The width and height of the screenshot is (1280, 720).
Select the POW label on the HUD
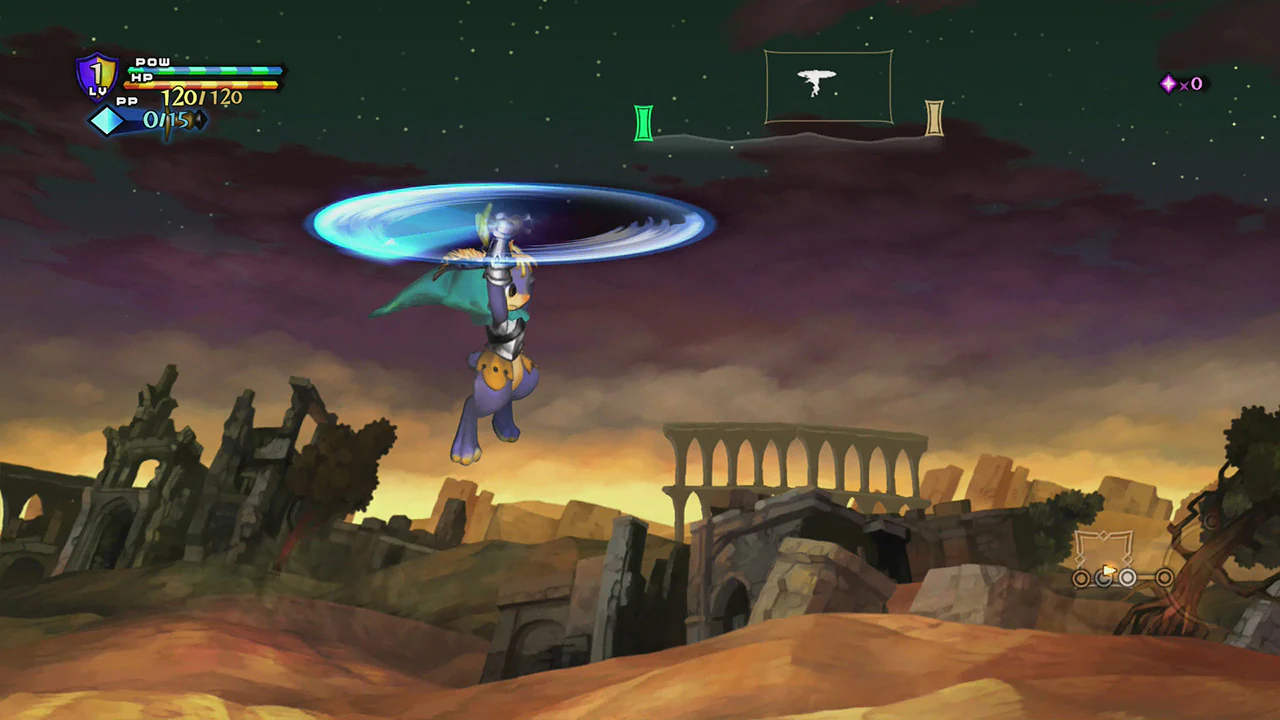tap(152, 61)
